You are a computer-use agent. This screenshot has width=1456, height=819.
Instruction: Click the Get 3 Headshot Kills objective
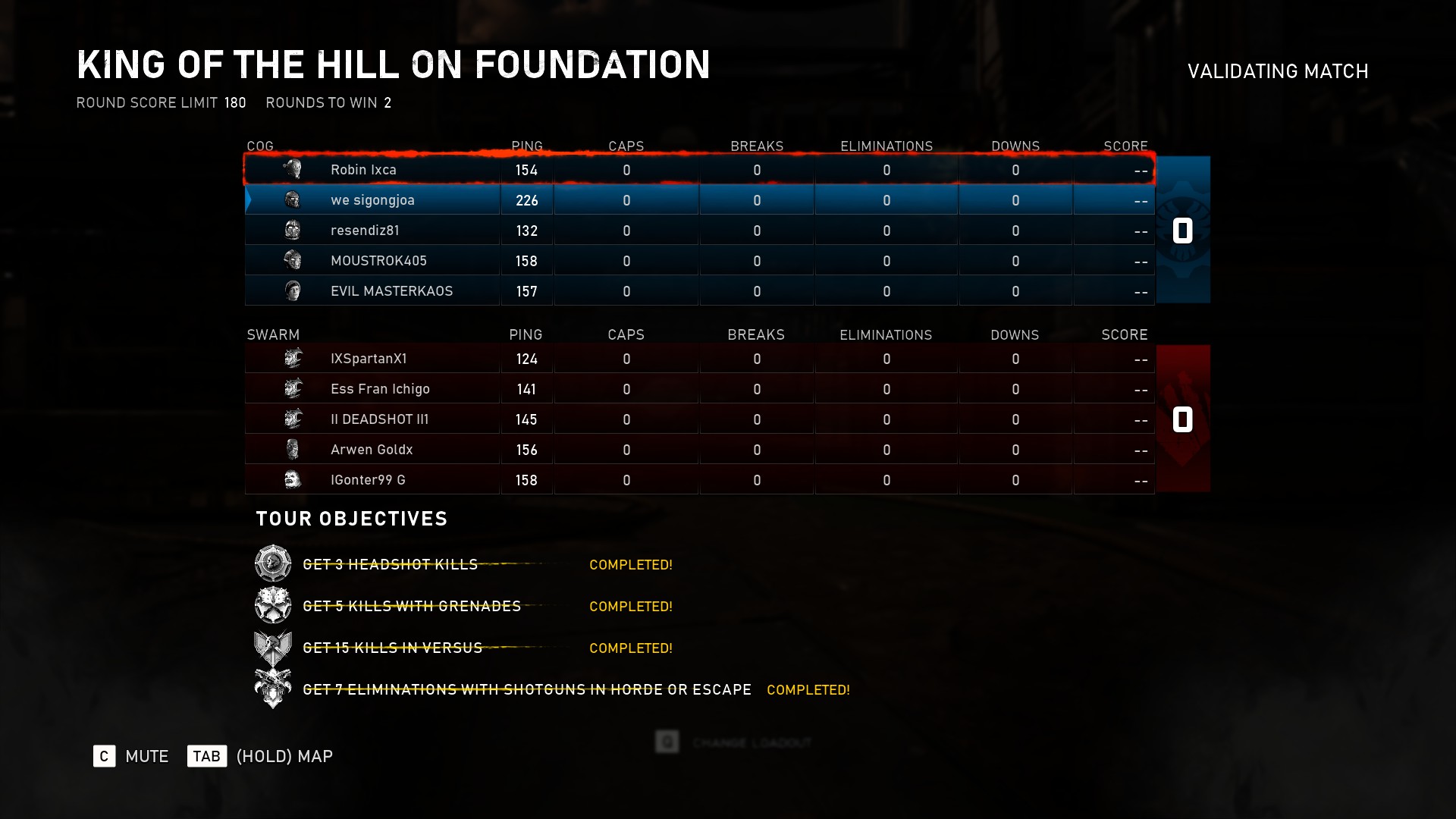pos(390,565)
